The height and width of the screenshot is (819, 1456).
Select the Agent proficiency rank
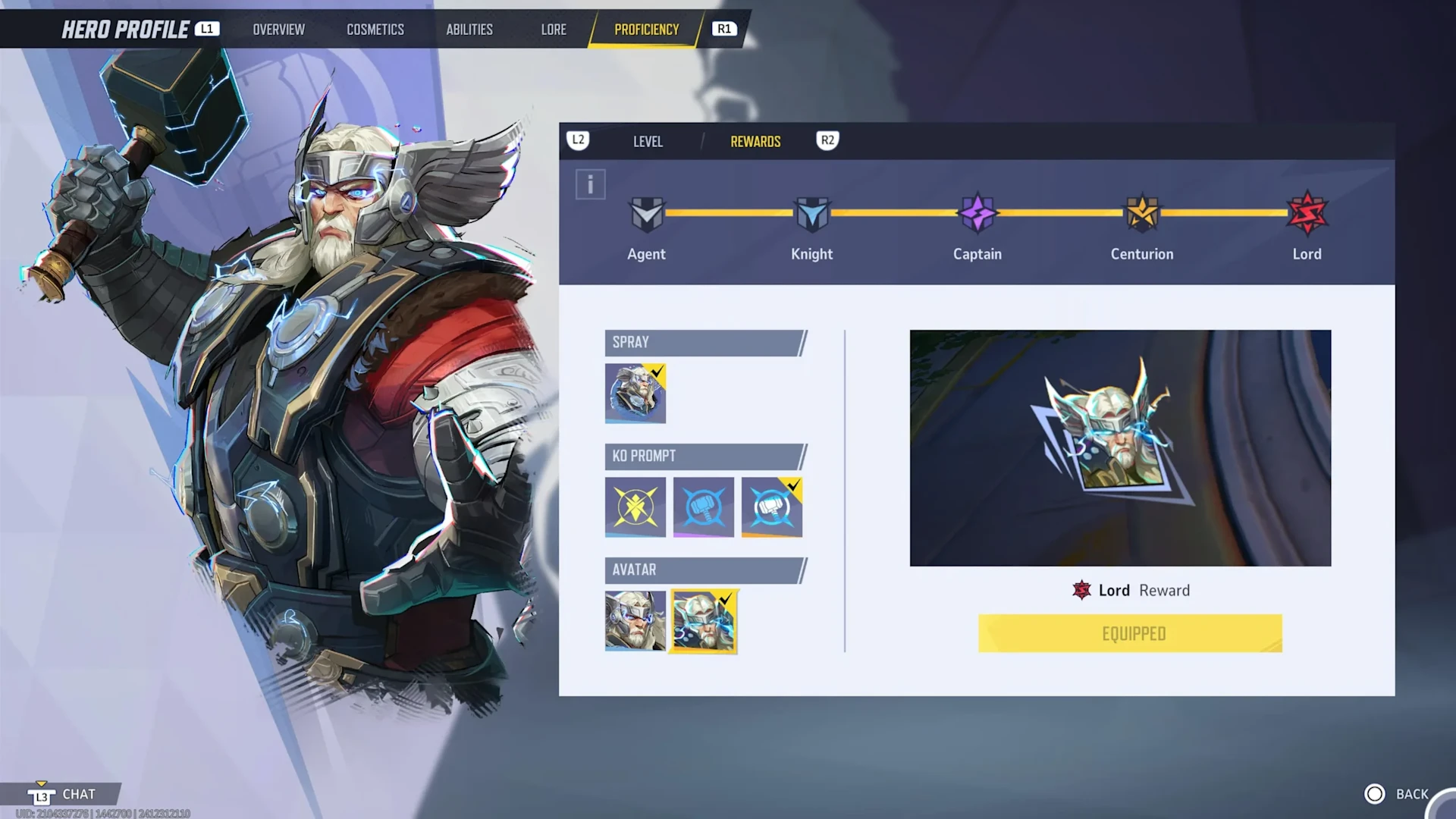pyautogui.click(x=646, y=215)
